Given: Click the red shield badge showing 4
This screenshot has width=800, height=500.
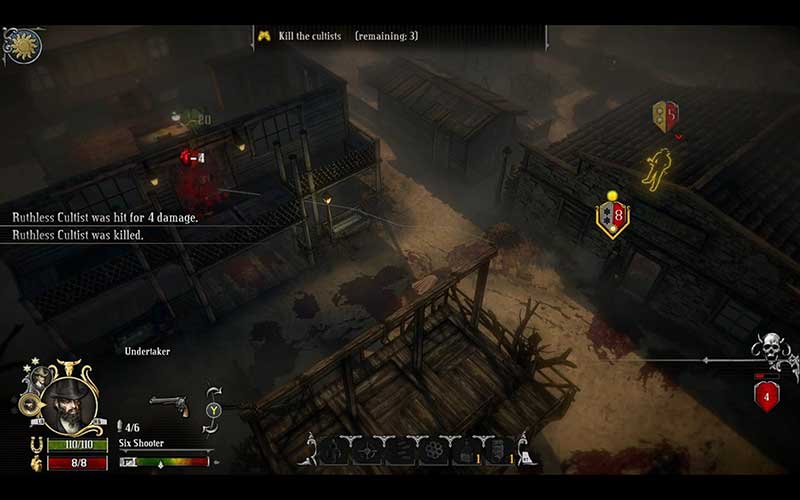Looking at the screenshot, I should (767, 396).
